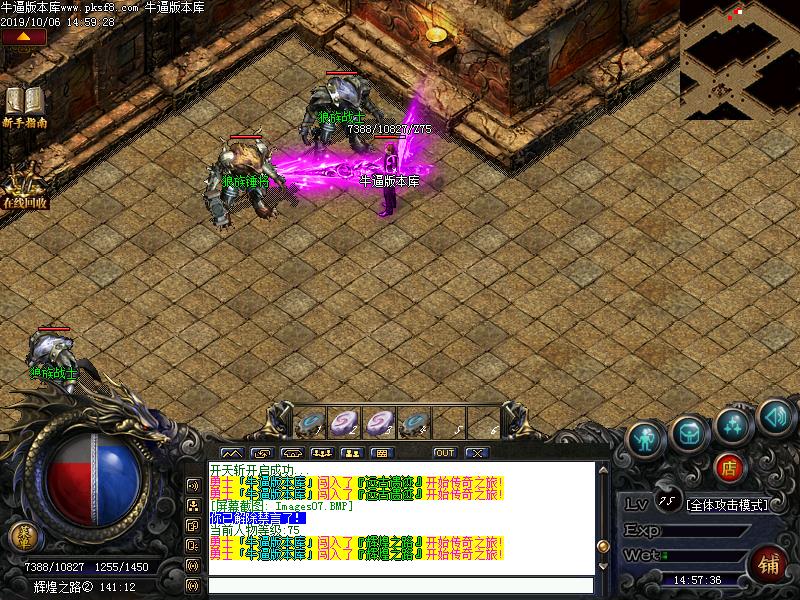800x600 pixels.
Task: Change the 全体攻击模式 attack mode label
Action: click(727, 505)
